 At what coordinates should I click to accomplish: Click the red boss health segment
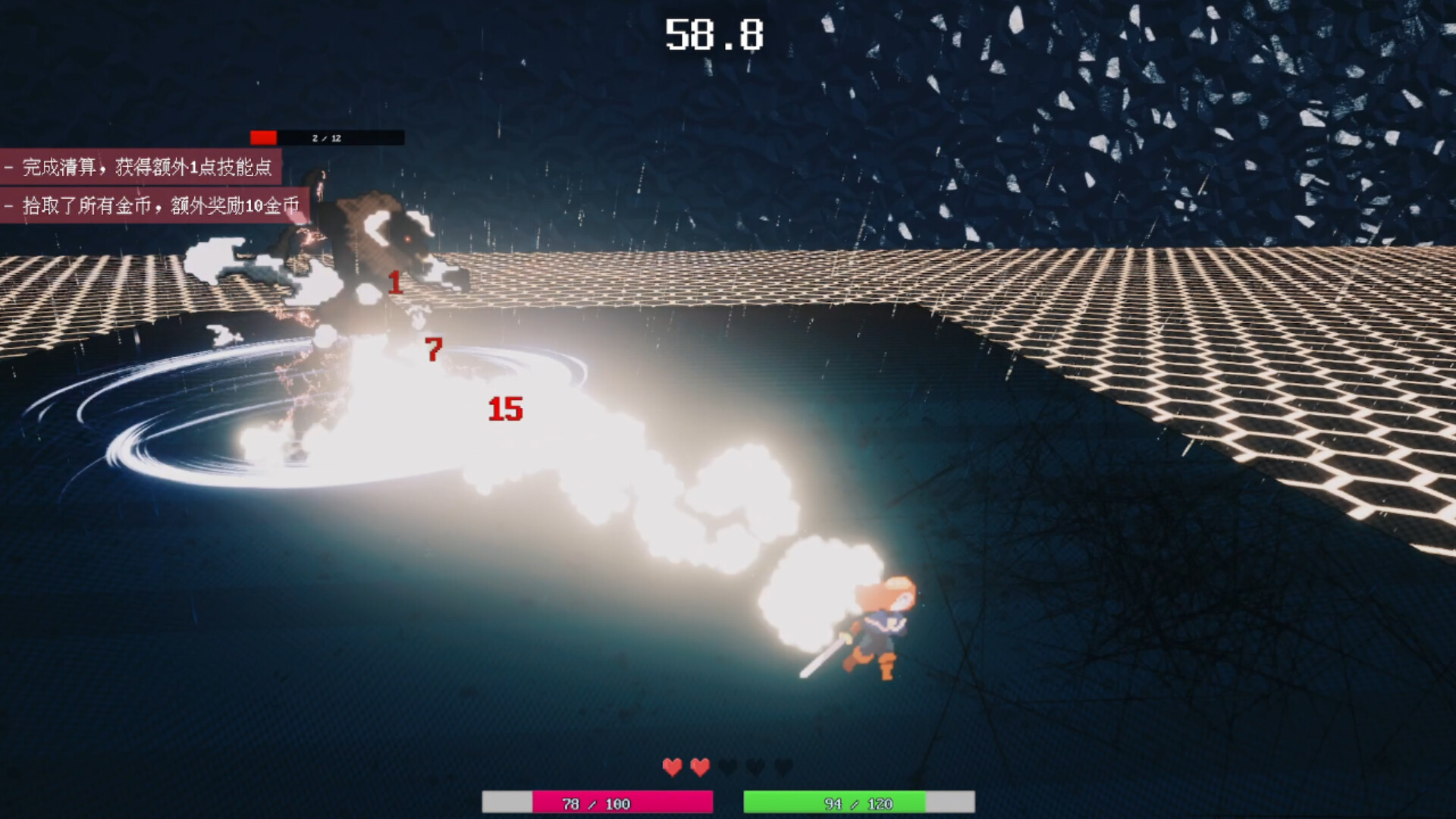pyautogui.click(x=262, y=137)
